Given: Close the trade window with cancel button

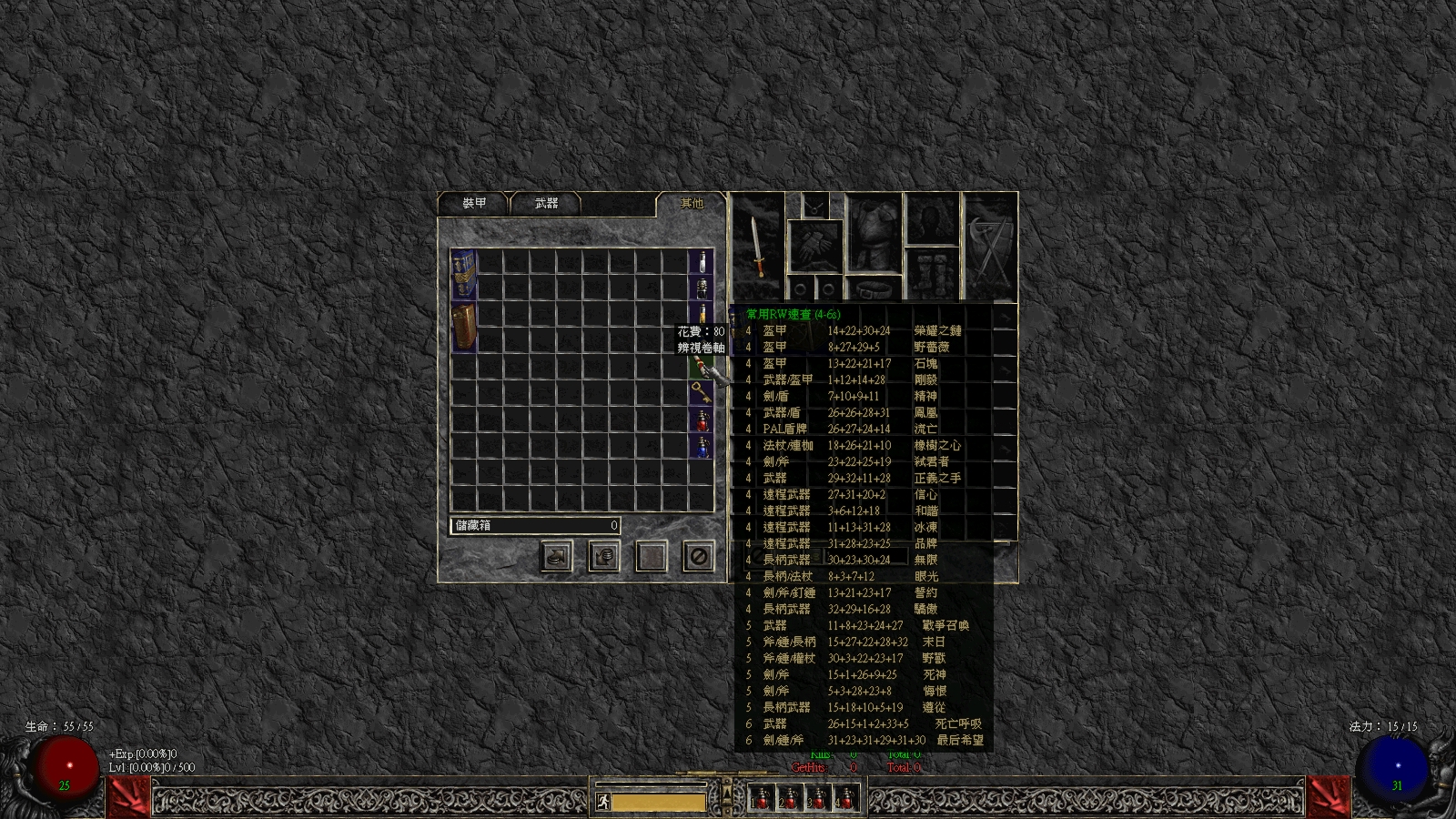Looking at the screenshot, I should pos(698,556).
